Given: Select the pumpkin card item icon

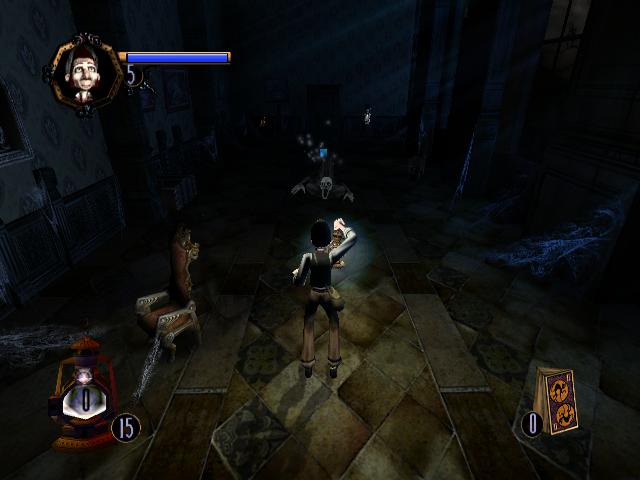Looking at the screenshot, I should coord(559,402).
